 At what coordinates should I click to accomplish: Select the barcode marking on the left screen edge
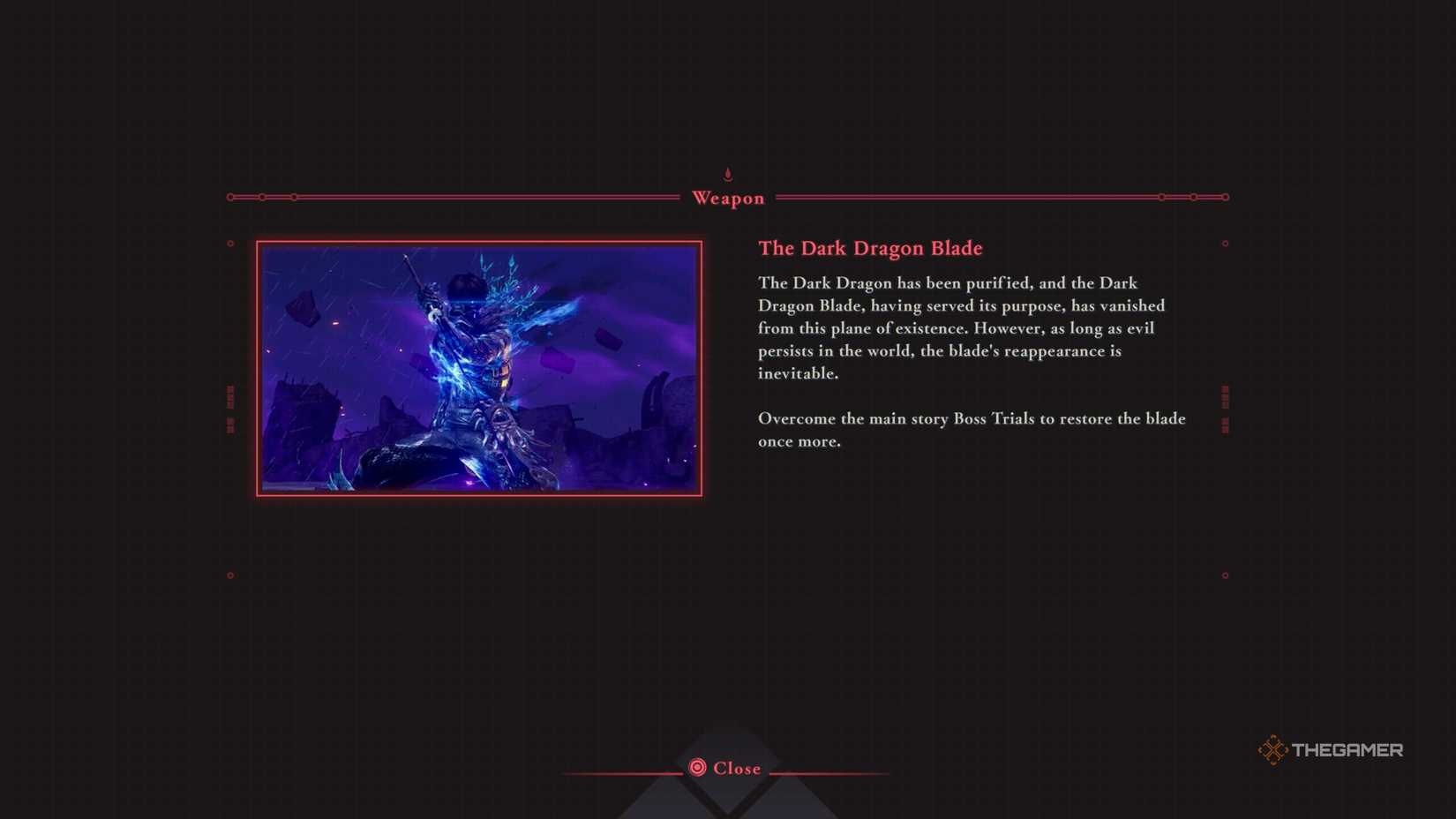(x=230, y=408)
